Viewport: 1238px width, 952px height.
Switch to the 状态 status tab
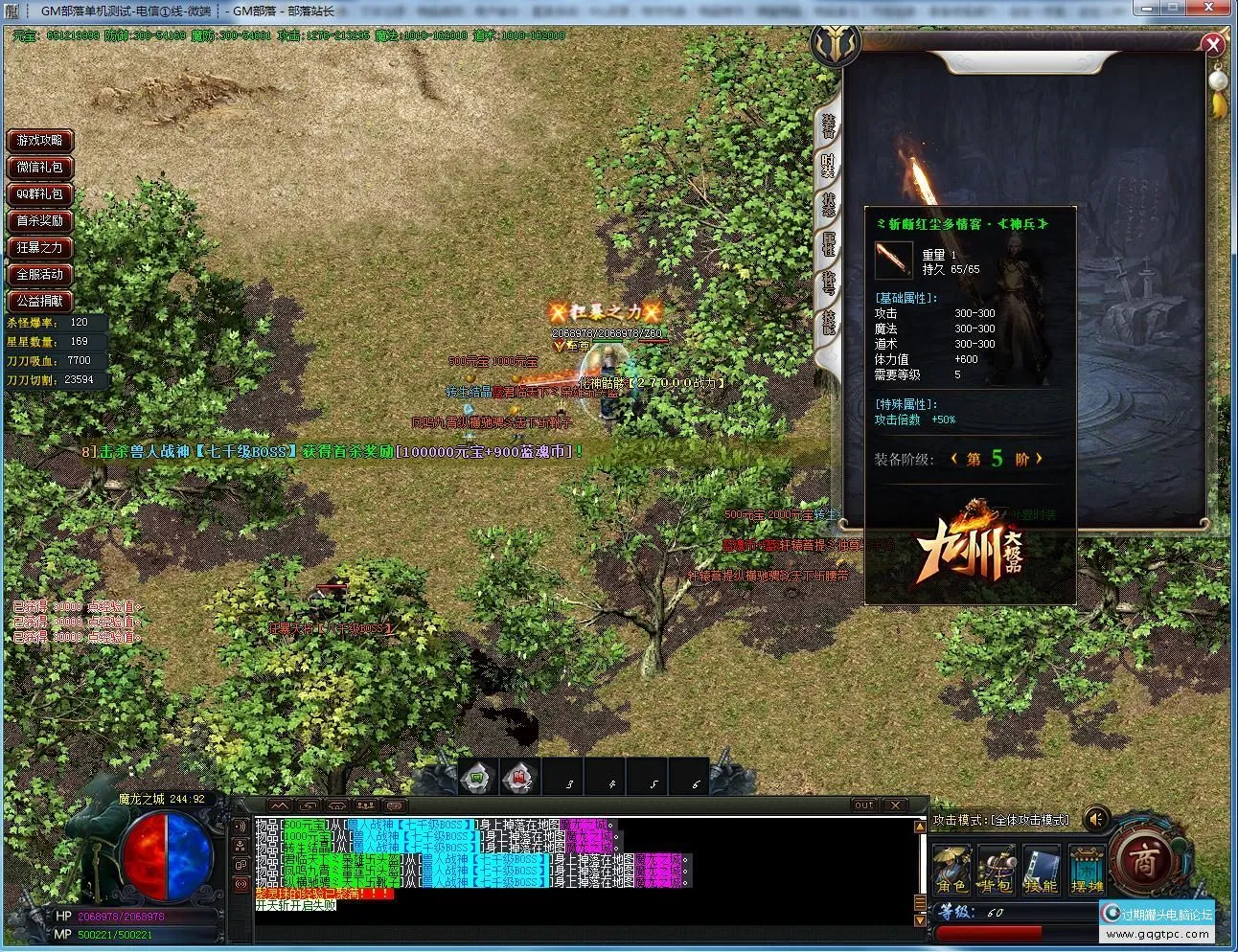[x=828, y=204]
